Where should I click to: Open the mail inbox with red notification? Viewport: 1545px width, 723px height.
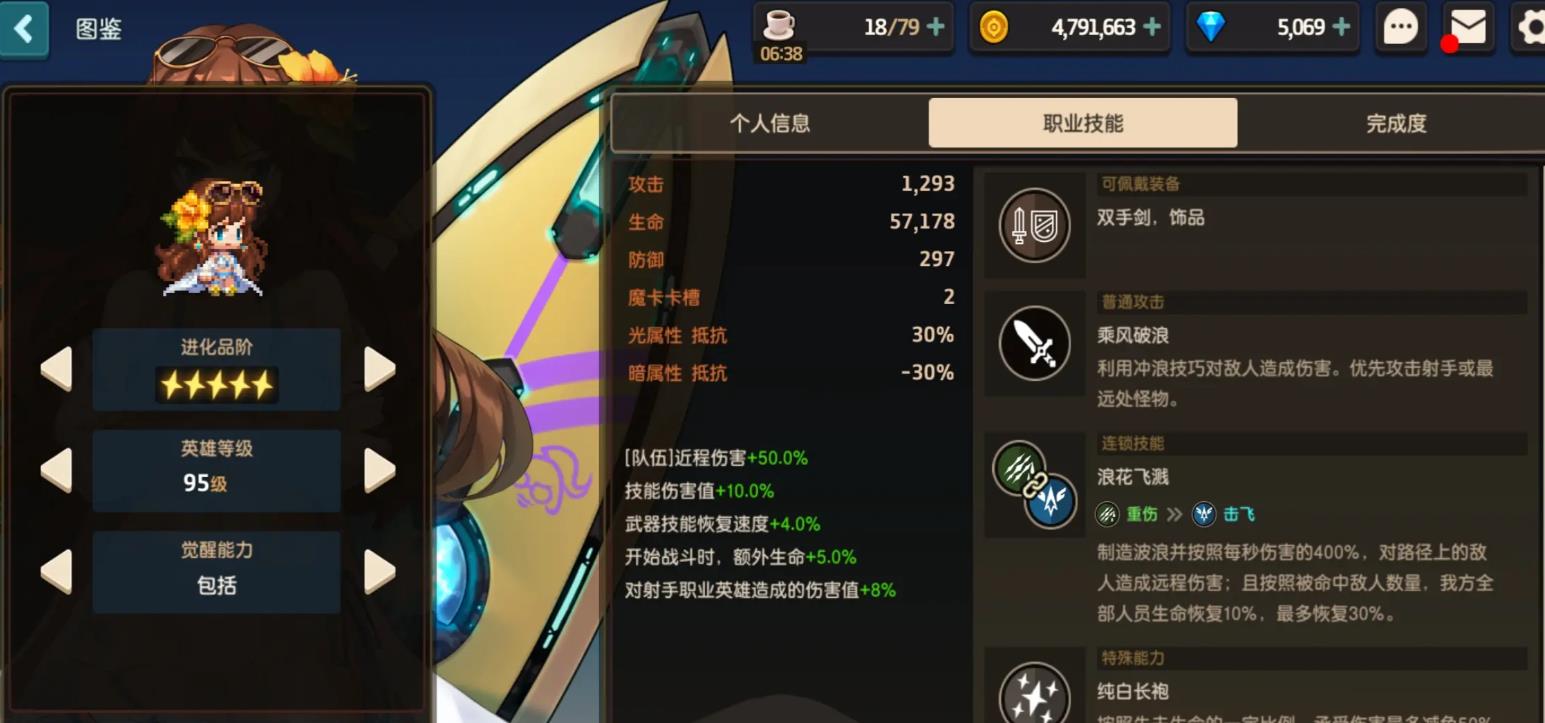(1465, 28)
